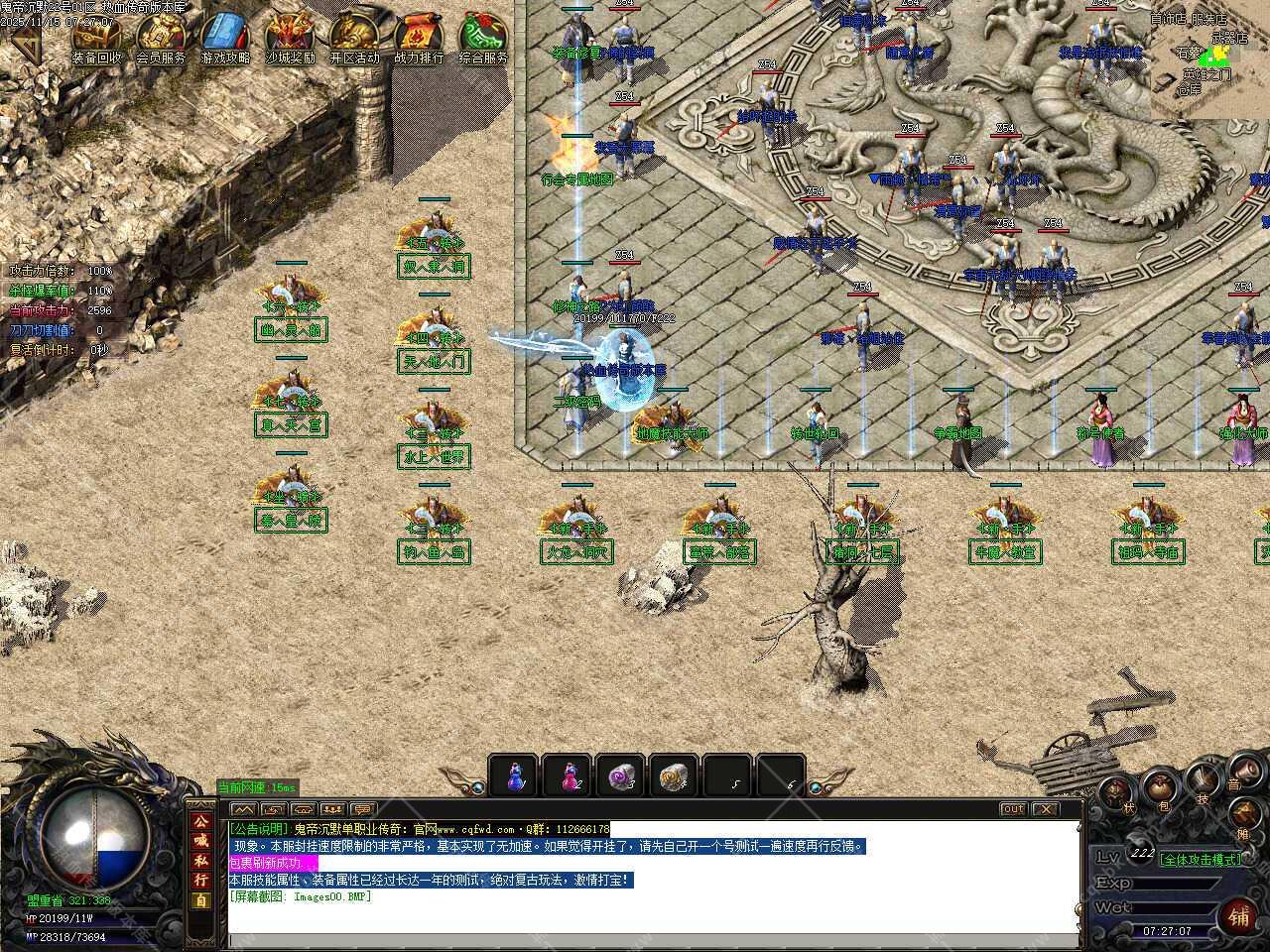Open the 开区活动 server launch events
1270x952 pixels.
point(354,40)
